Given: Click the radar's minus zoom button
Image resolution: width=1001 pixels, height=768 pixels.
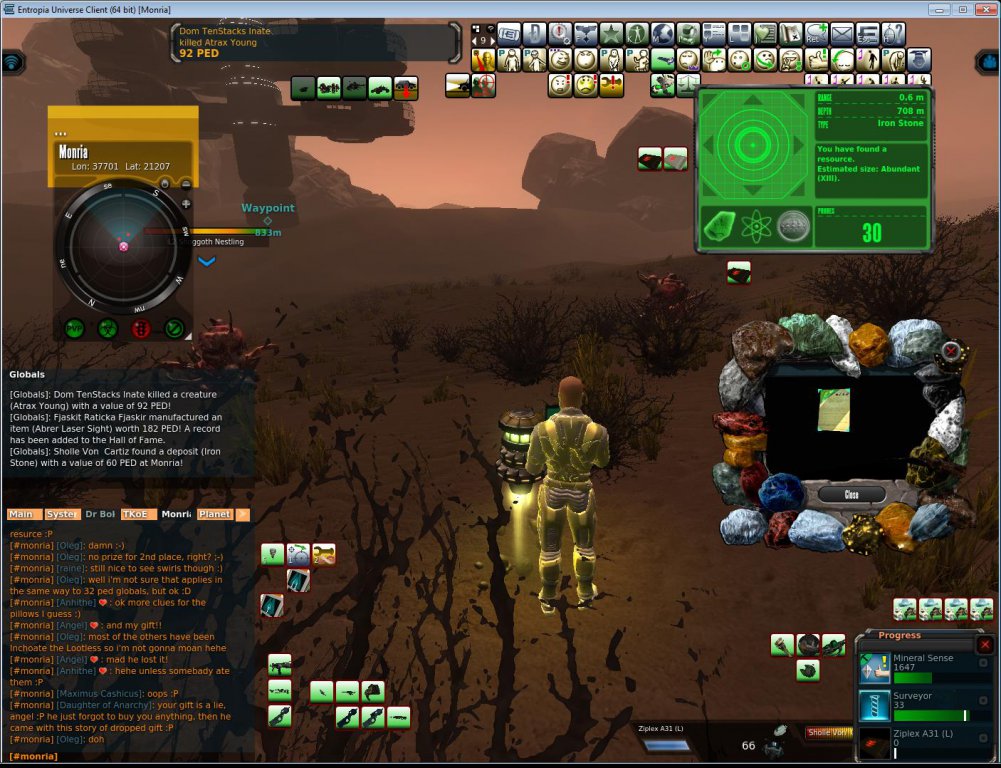Looking at the screenshot, I should [x=186, y=184].
